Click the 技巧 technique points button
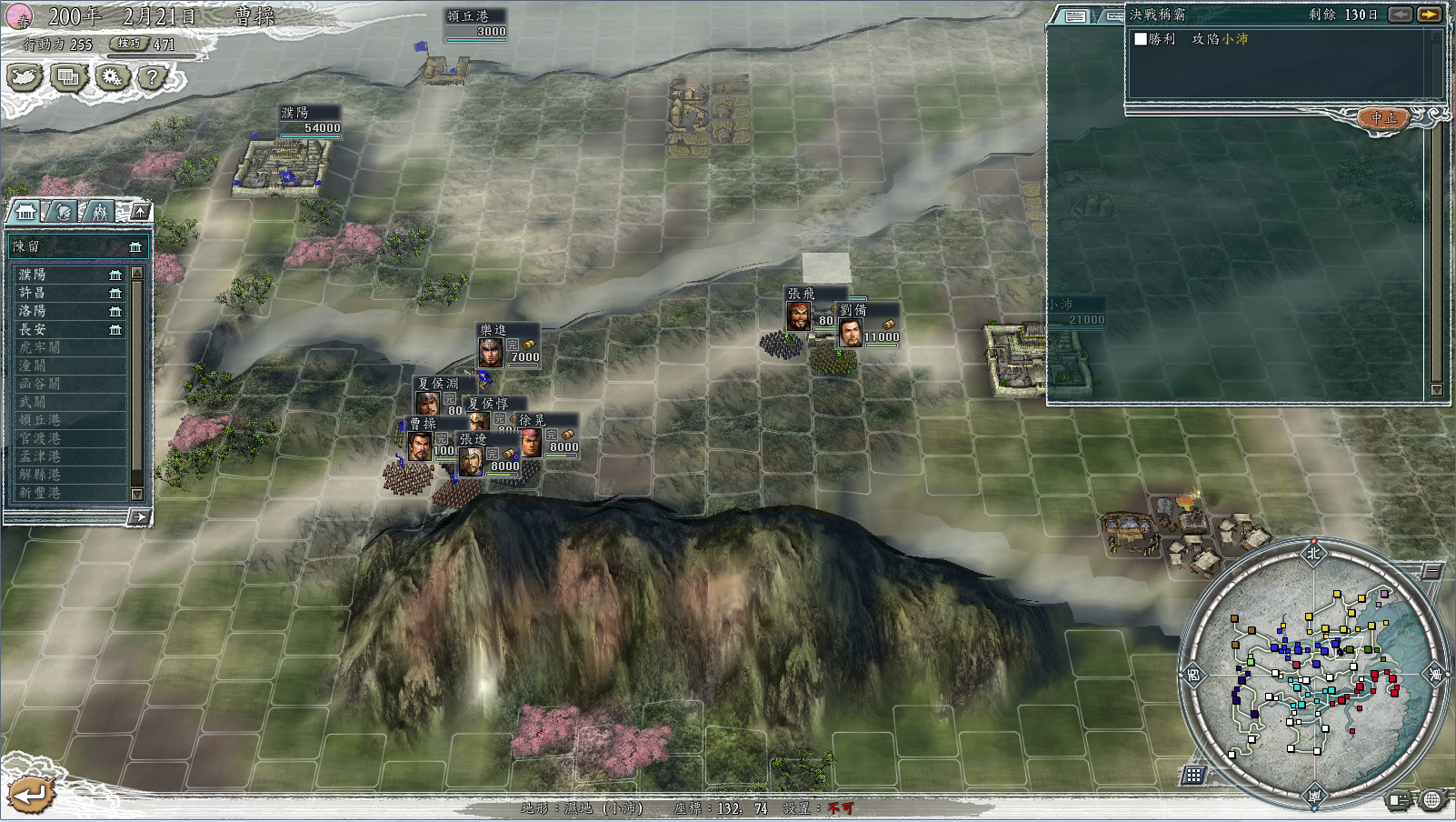Screen dimensions: 1456x822 pyautogui.click(x=129, y=44)
